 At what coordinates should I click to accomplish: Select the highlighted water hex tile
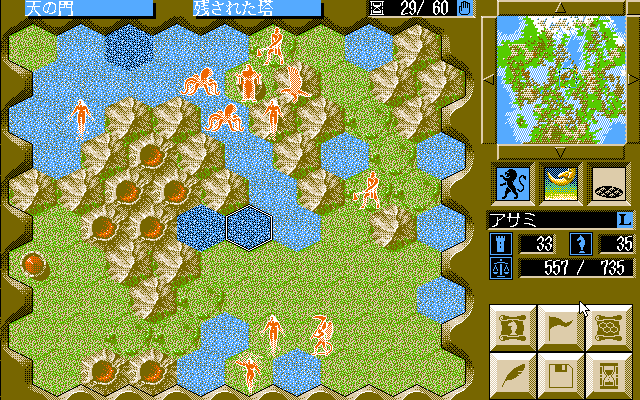point(249,227)
